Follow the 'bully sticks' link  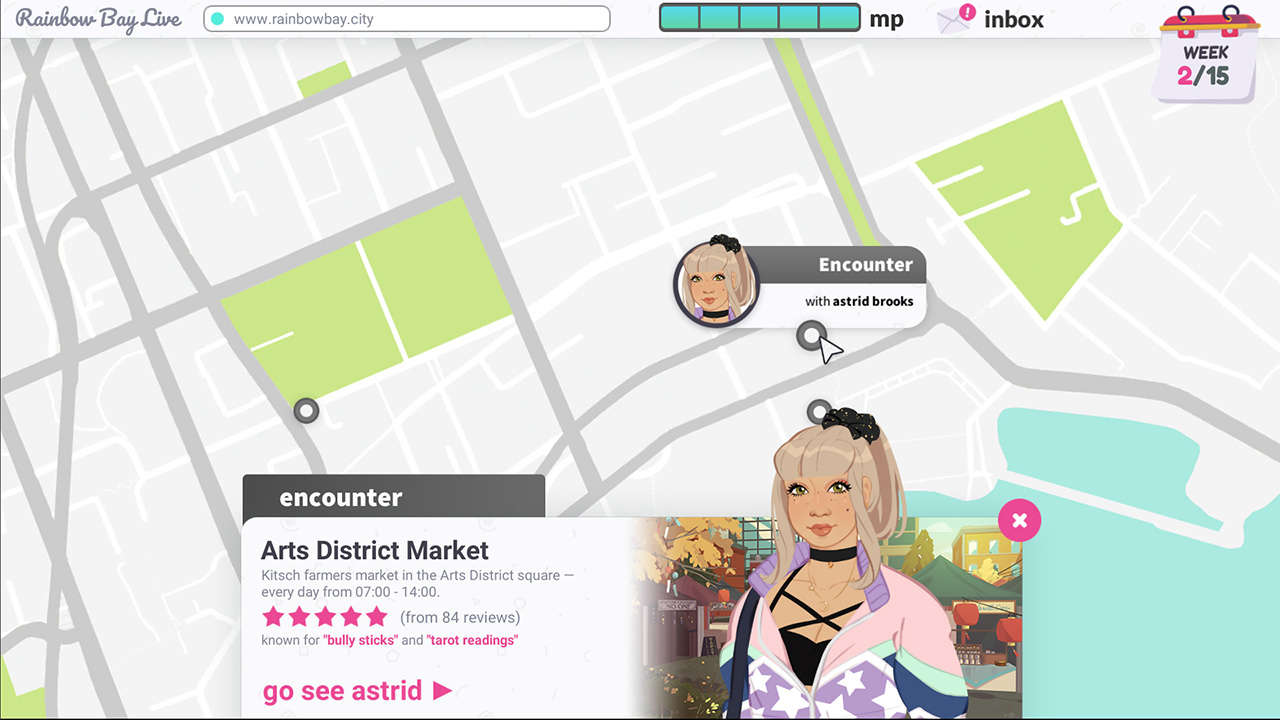click(360, 640)
